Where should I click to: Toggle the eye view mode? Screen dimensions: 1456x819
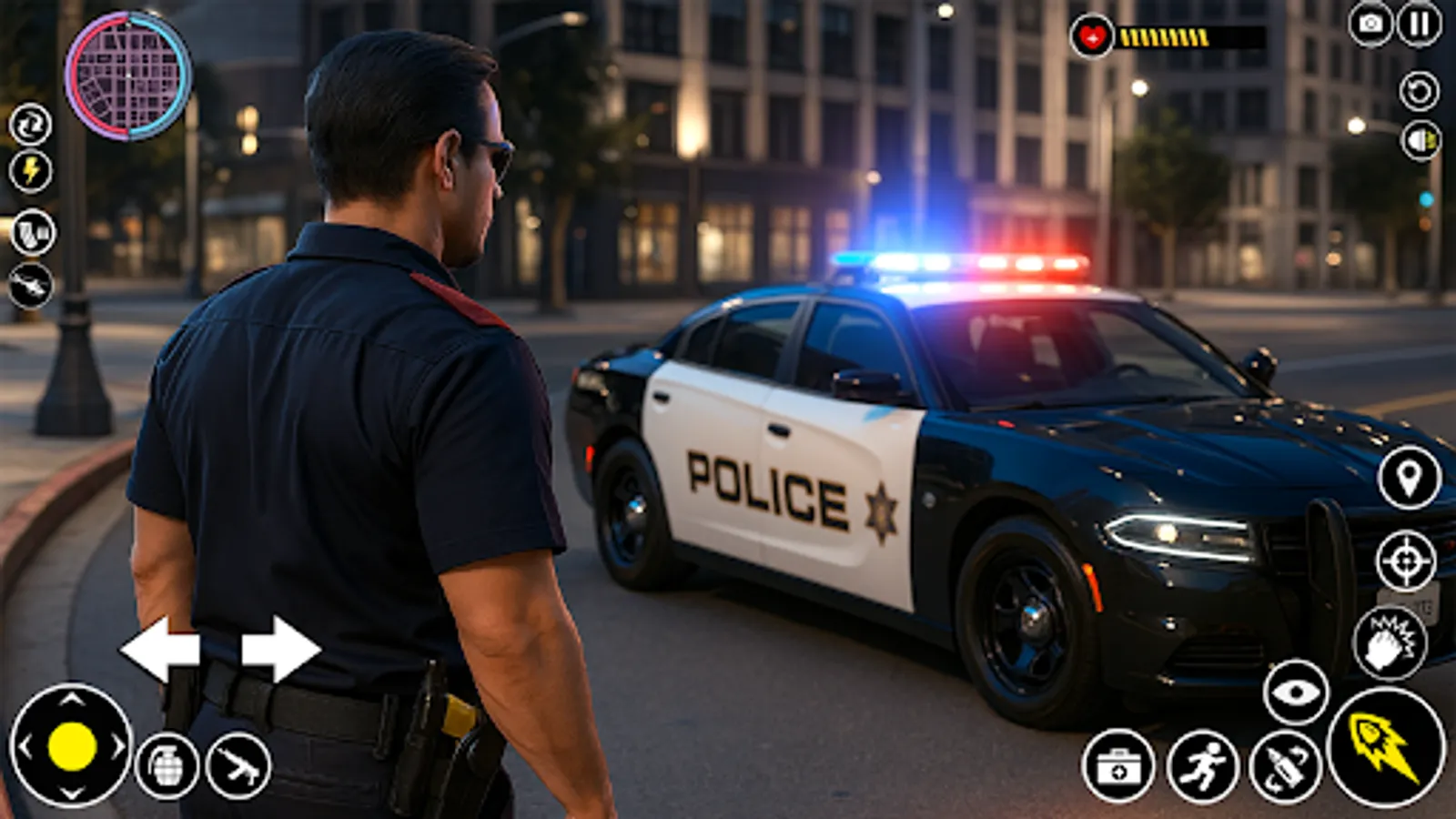tap(1297, 693)
